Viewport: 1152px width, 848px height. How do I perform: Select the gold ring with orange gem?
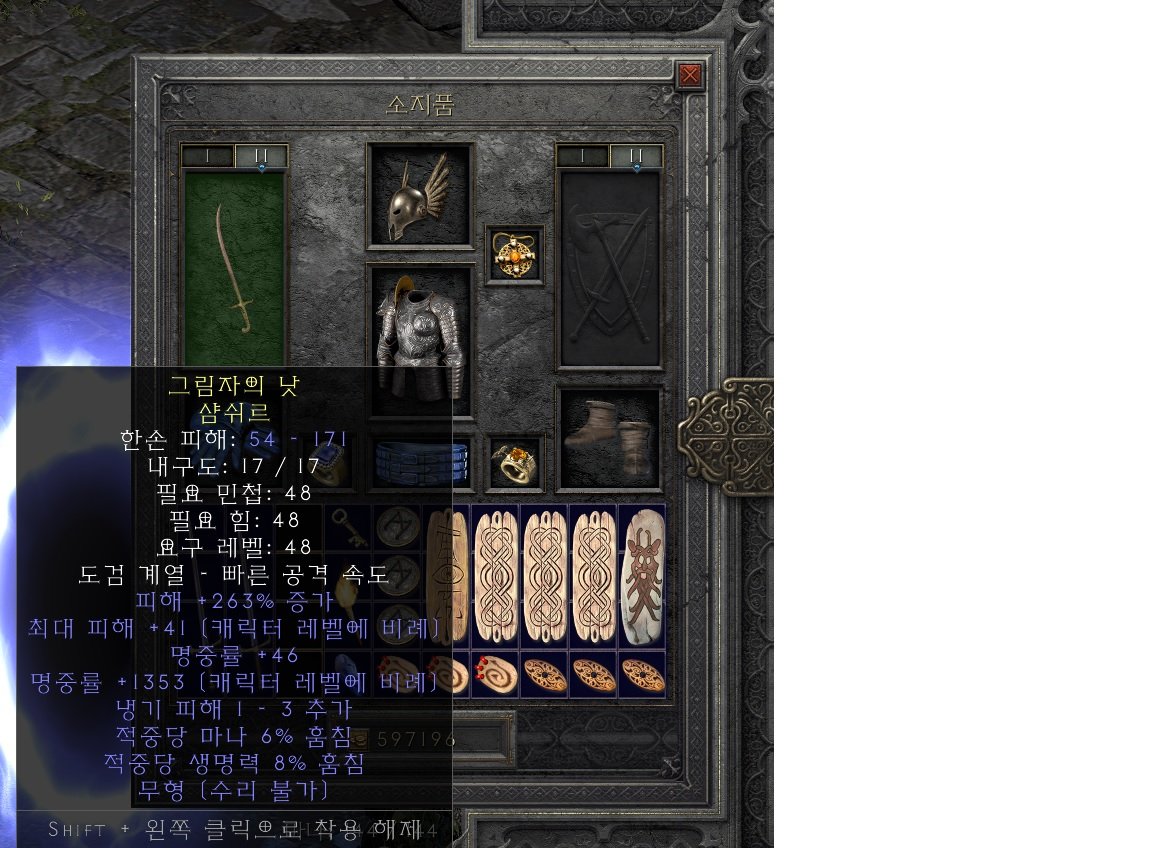pyautogui.click(x=515, y=462)
